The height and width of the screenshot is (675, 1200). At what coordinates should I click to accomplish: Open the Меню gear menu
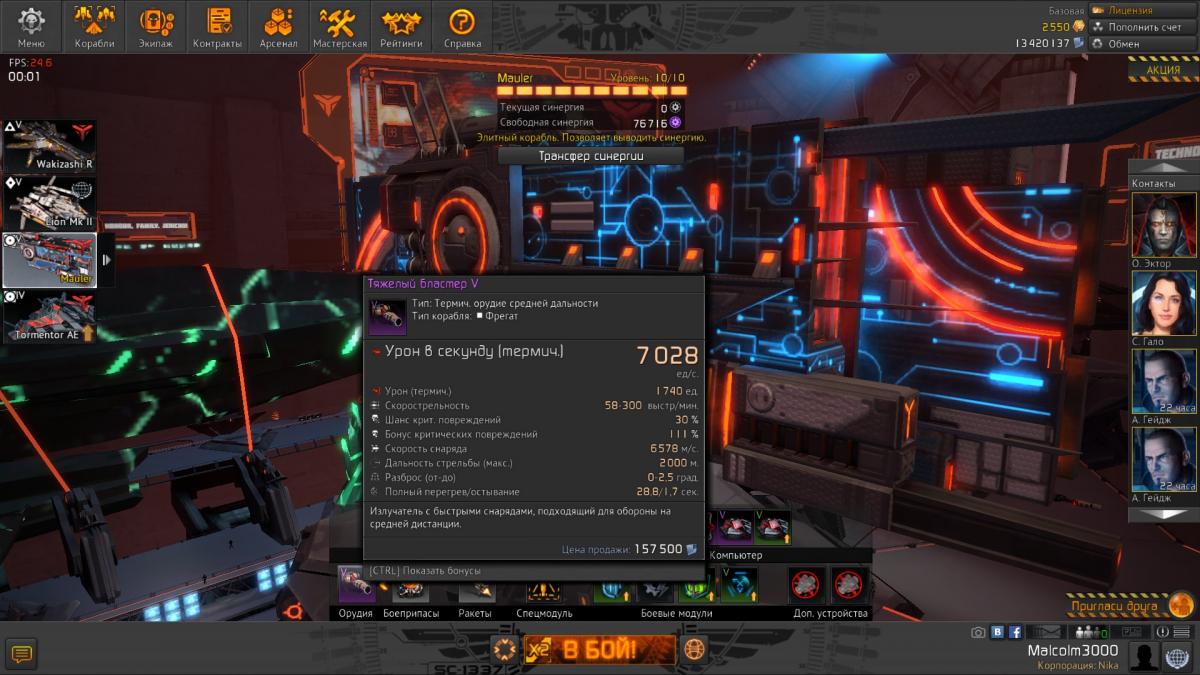point(32,27)
